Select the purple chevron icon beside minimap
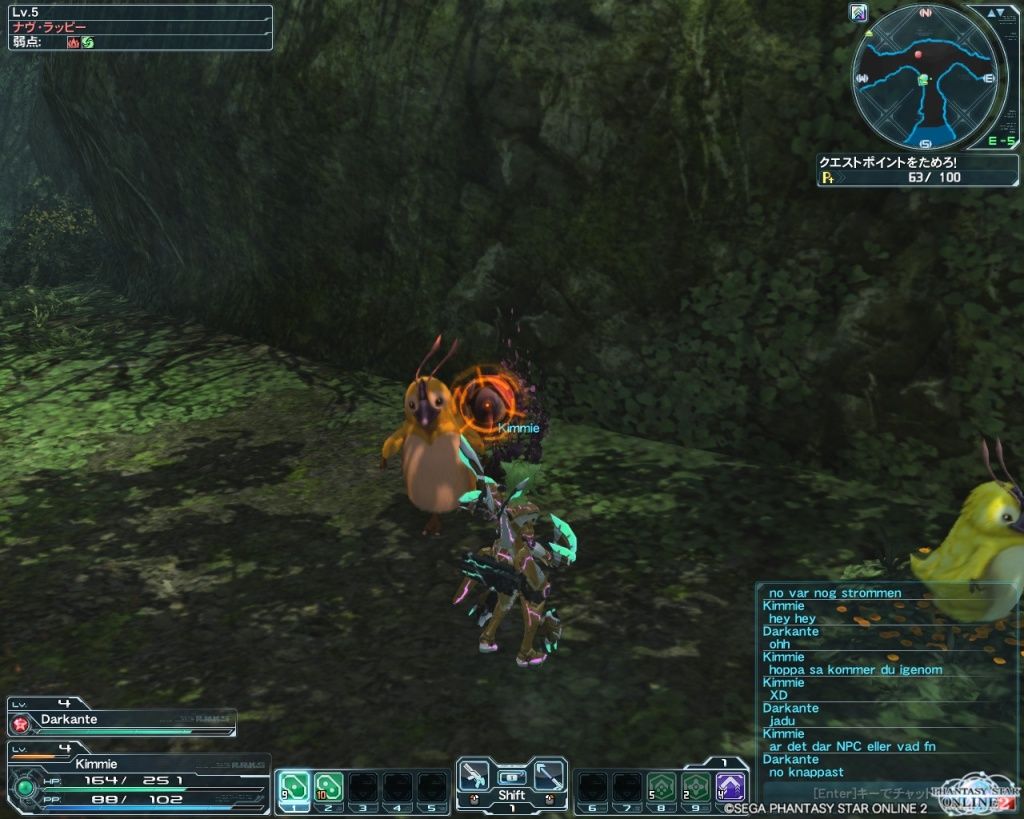The width and height of the screenshot is (1024, 819). coord(858,13)
